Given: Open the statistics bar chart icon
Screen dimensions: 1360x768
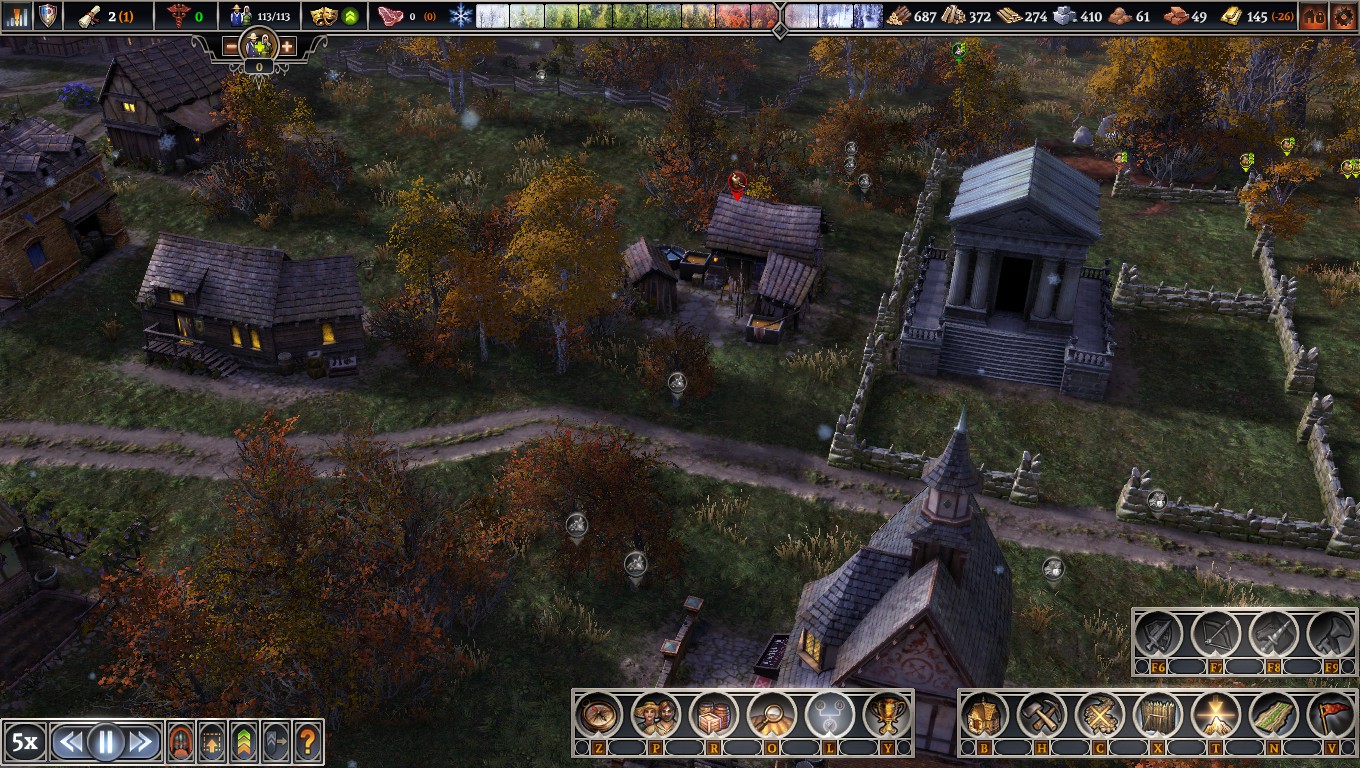Looking at the screenshot, I should [x=16, y=15].
